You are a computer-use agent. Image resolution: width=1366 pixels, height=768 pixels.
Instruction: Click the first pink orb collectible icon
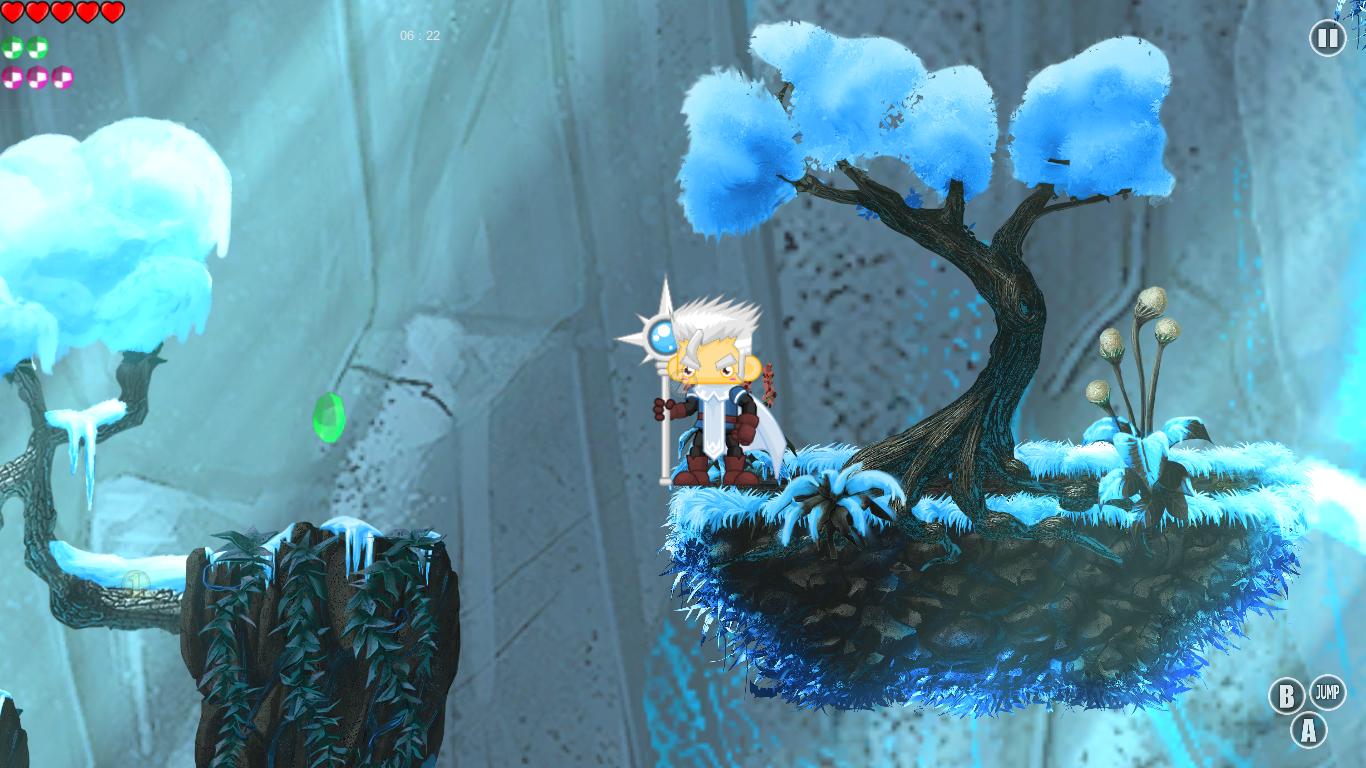point(12,77)
